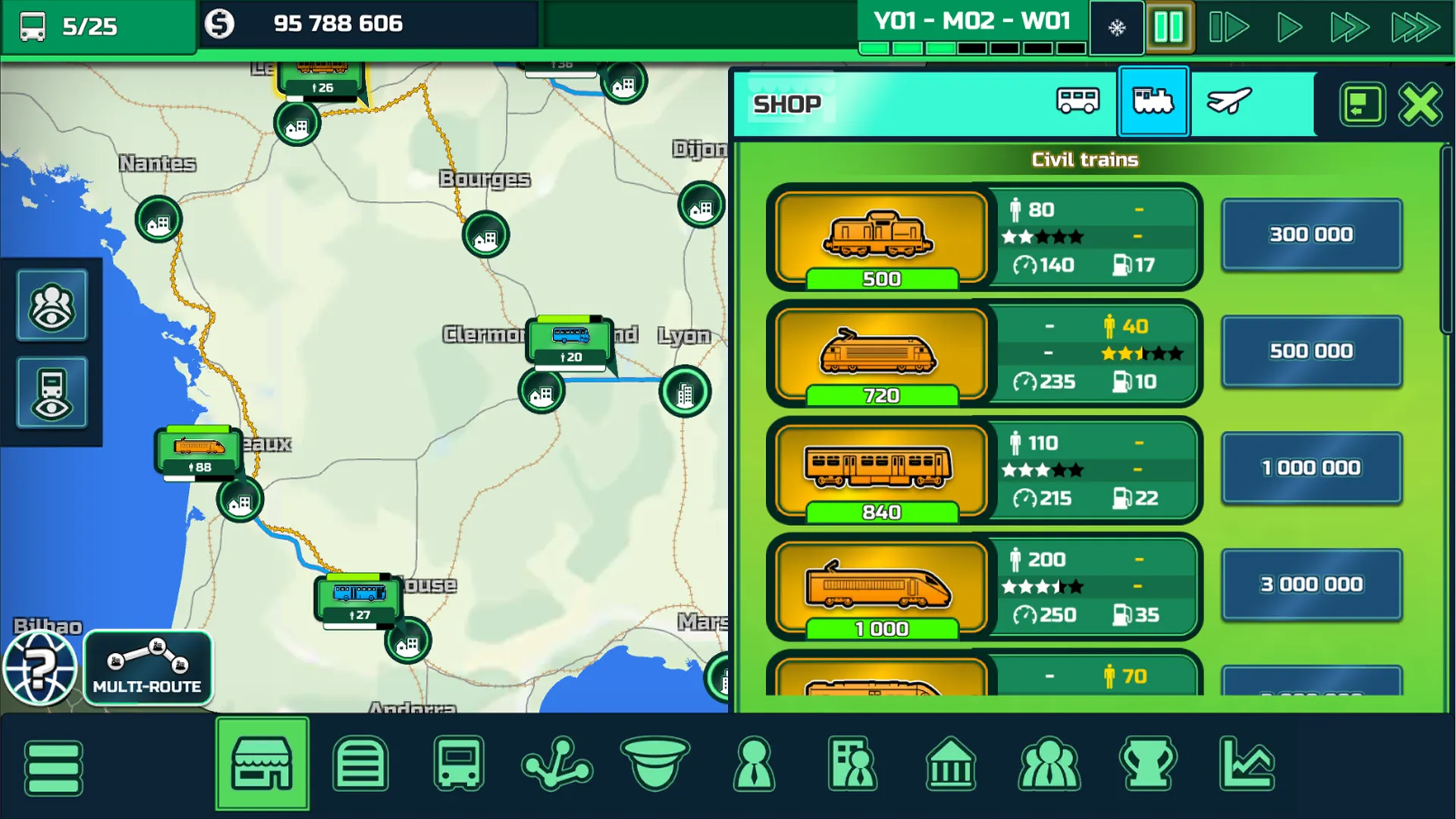Open the Multi-Route tool

point(147,668)
